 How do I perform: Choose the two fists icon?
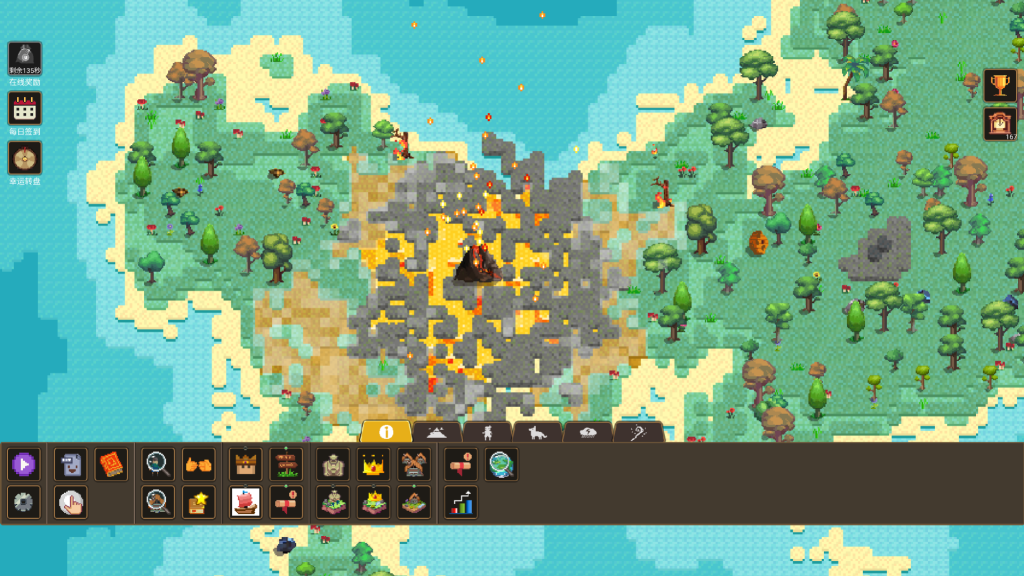198,464
